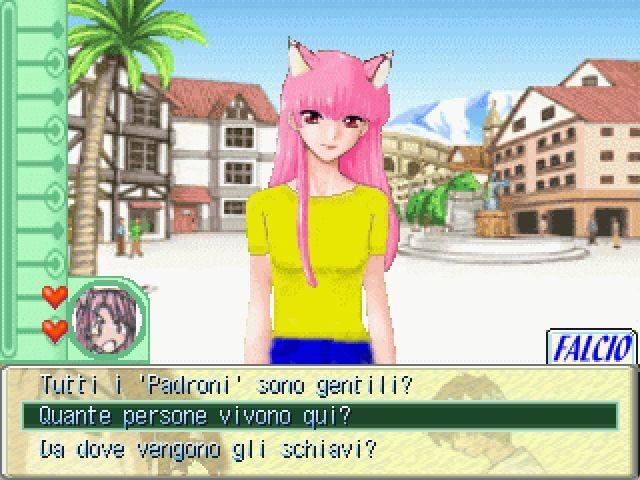Click the FALCIO name label
Screen dimensions: 640x480
591,348
